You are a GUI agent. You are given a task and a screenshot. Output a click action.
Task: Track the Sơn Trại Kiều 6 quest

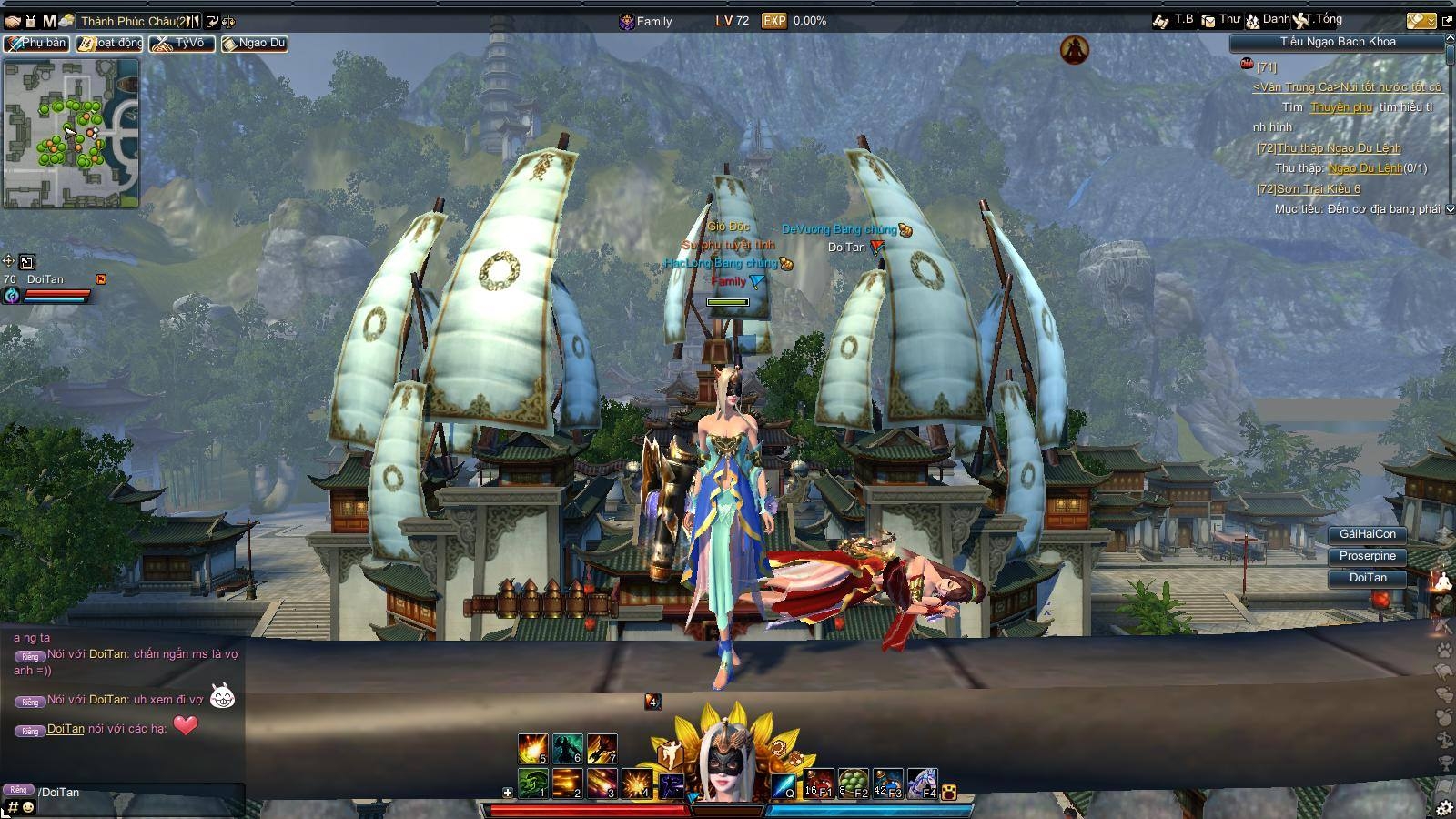1318,189
